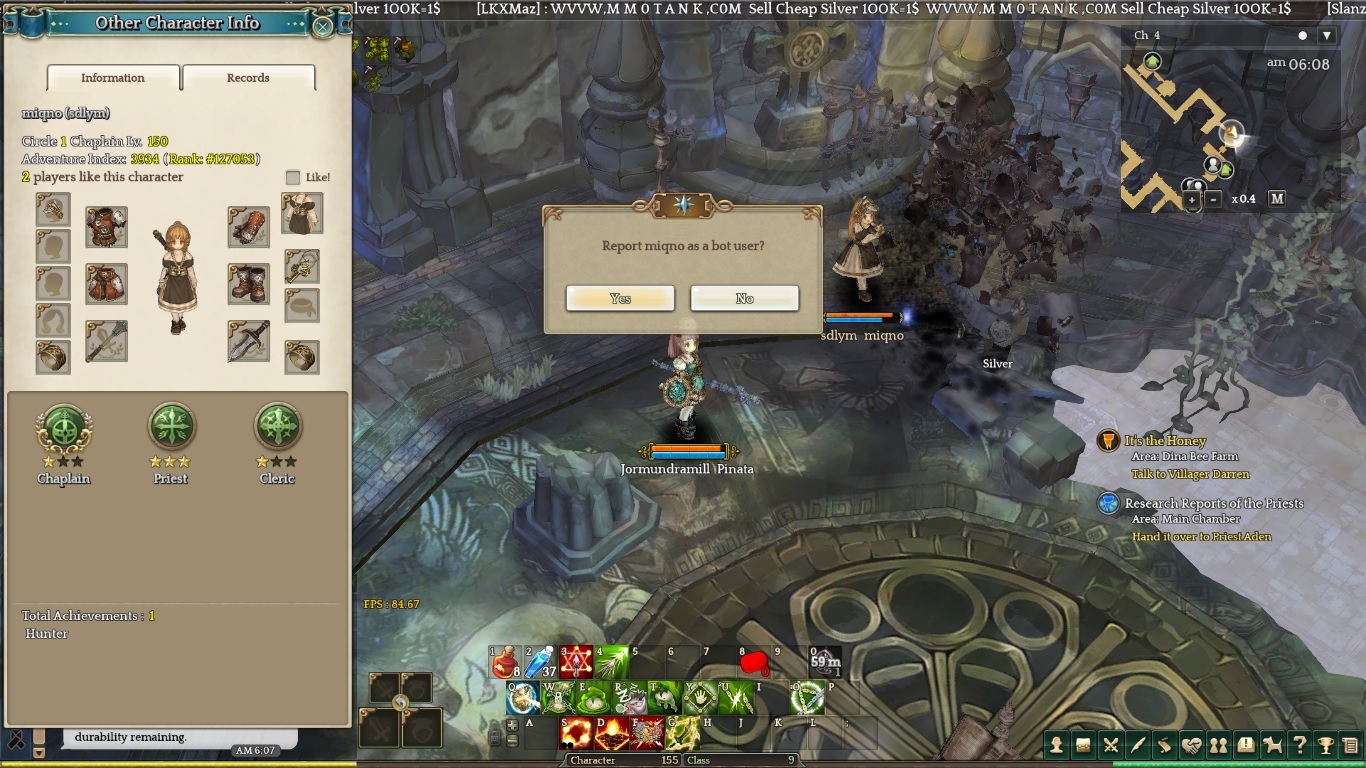Confirm the bot report with Yes
1366x768 pixels.
point(620,298)
